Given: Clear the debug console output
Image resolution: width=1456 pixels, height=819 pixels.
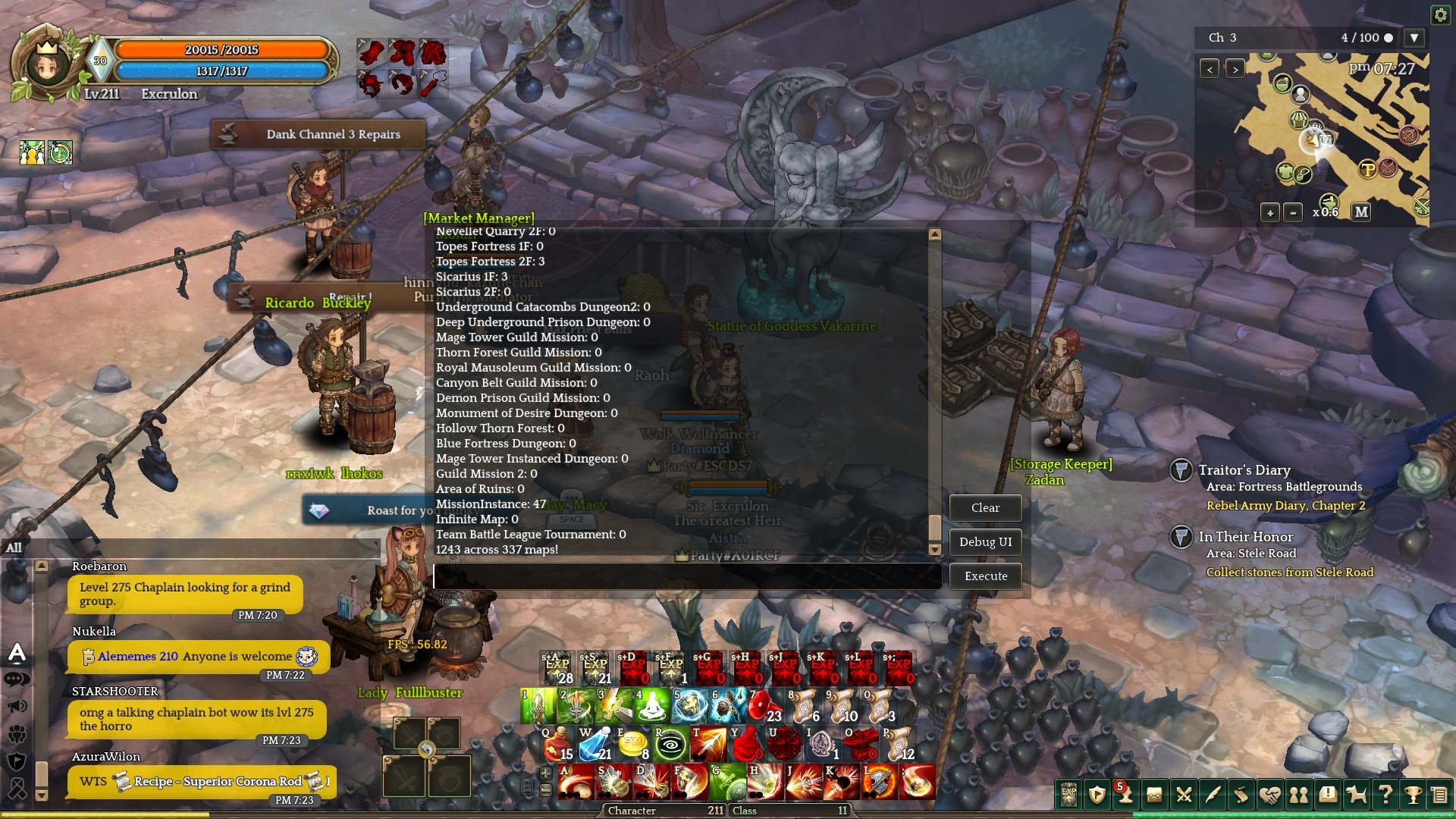Looking at the screenshot, I should 985,508.
